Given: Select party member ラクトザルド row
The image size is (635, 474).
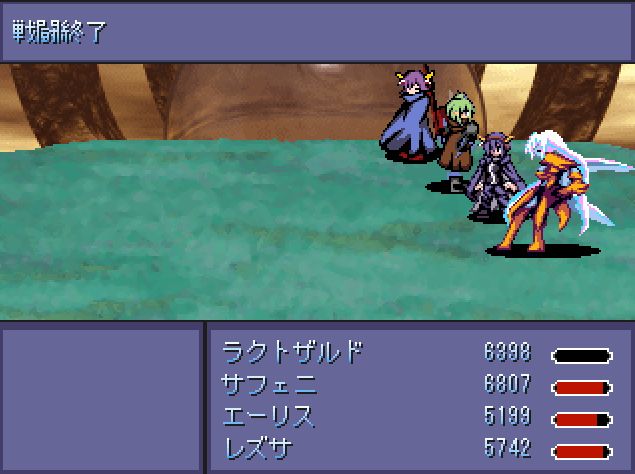Looking at the screenshot, I should pos(292,354).
